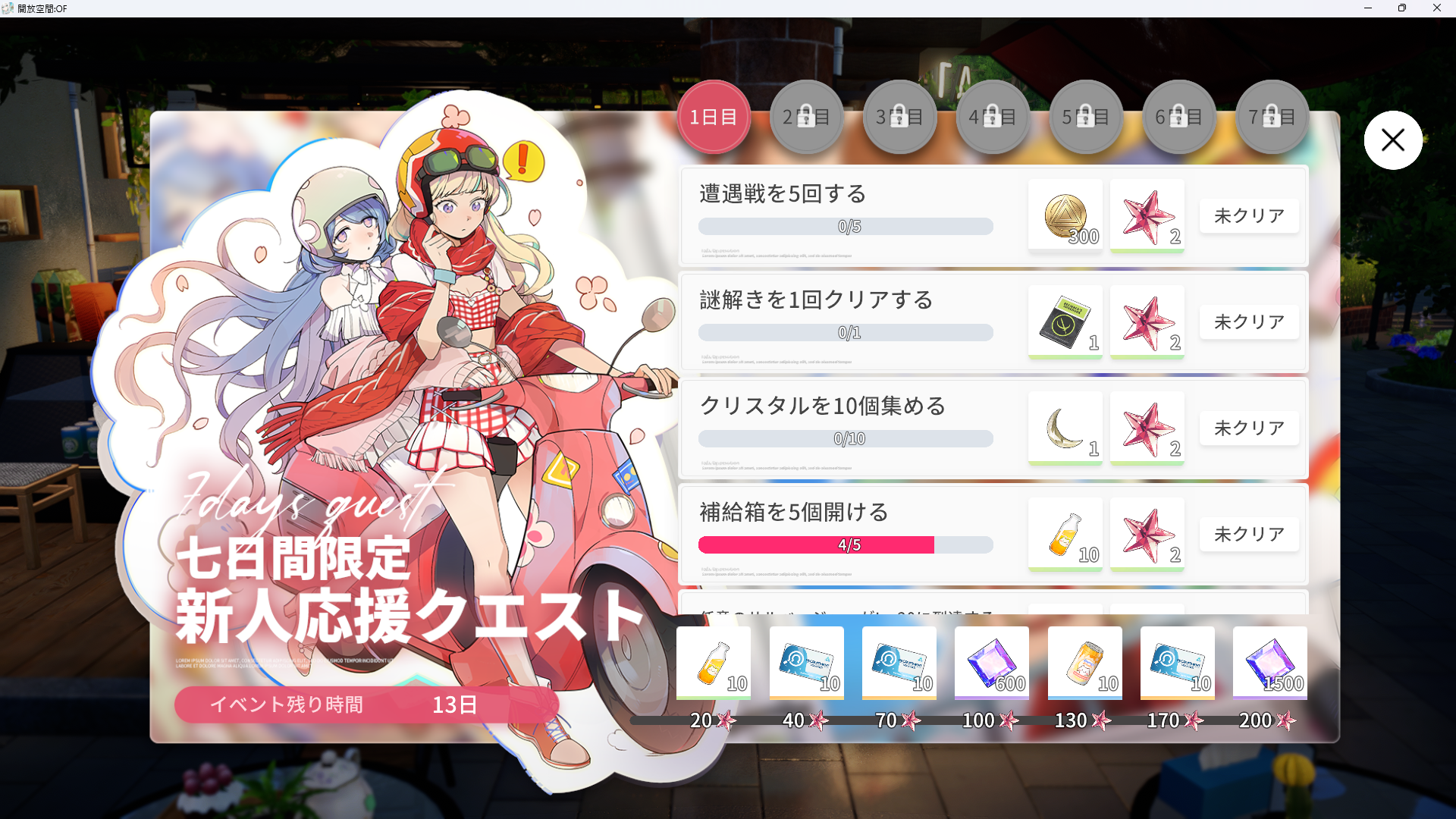This screenshot has height=819, width=1456.
Task: Select the red star reward beside the coin
Action: point(1147,215)
